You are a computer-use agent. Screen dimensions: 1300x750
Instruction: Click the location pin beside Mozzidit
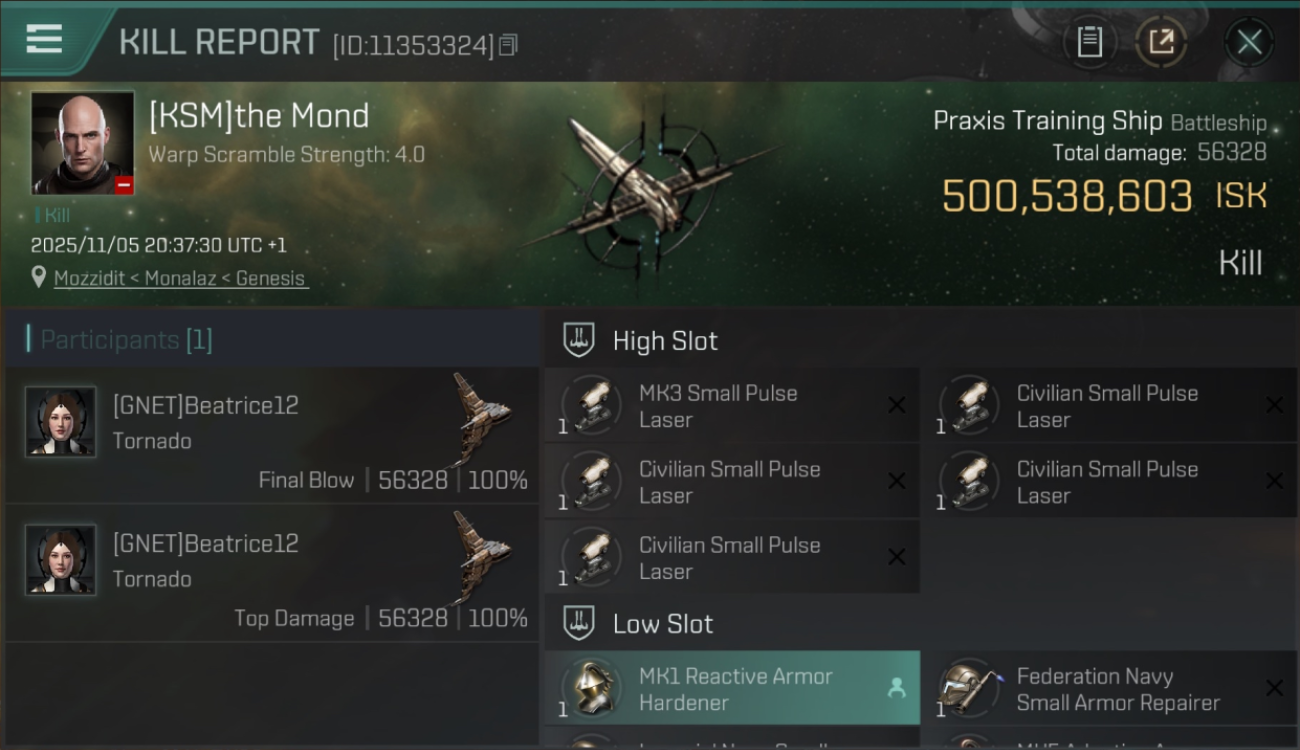tap(40, 278)
